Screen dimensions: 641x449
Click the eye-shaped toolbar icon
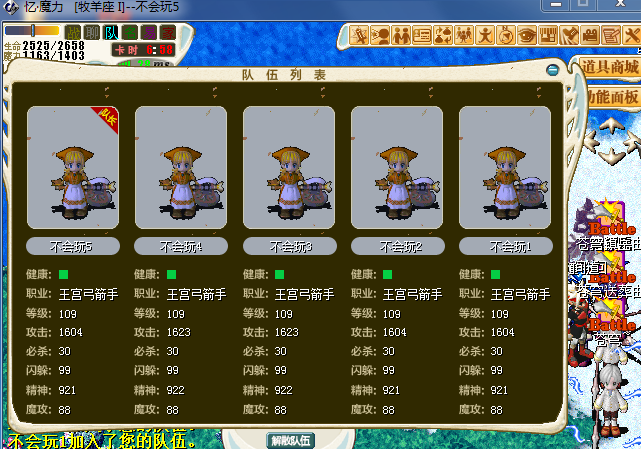coord(527,36)
